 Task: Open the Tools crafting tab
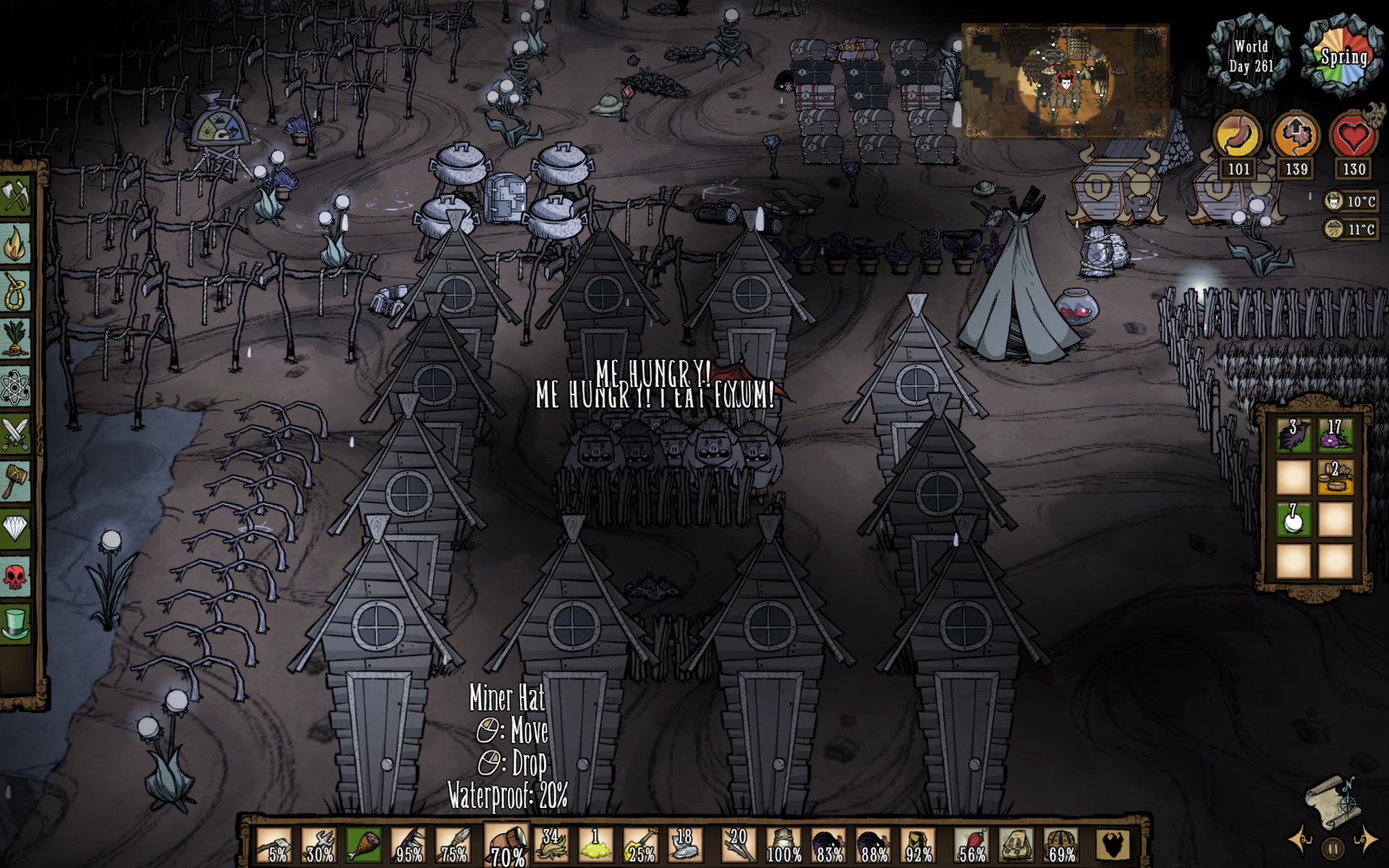15,195
